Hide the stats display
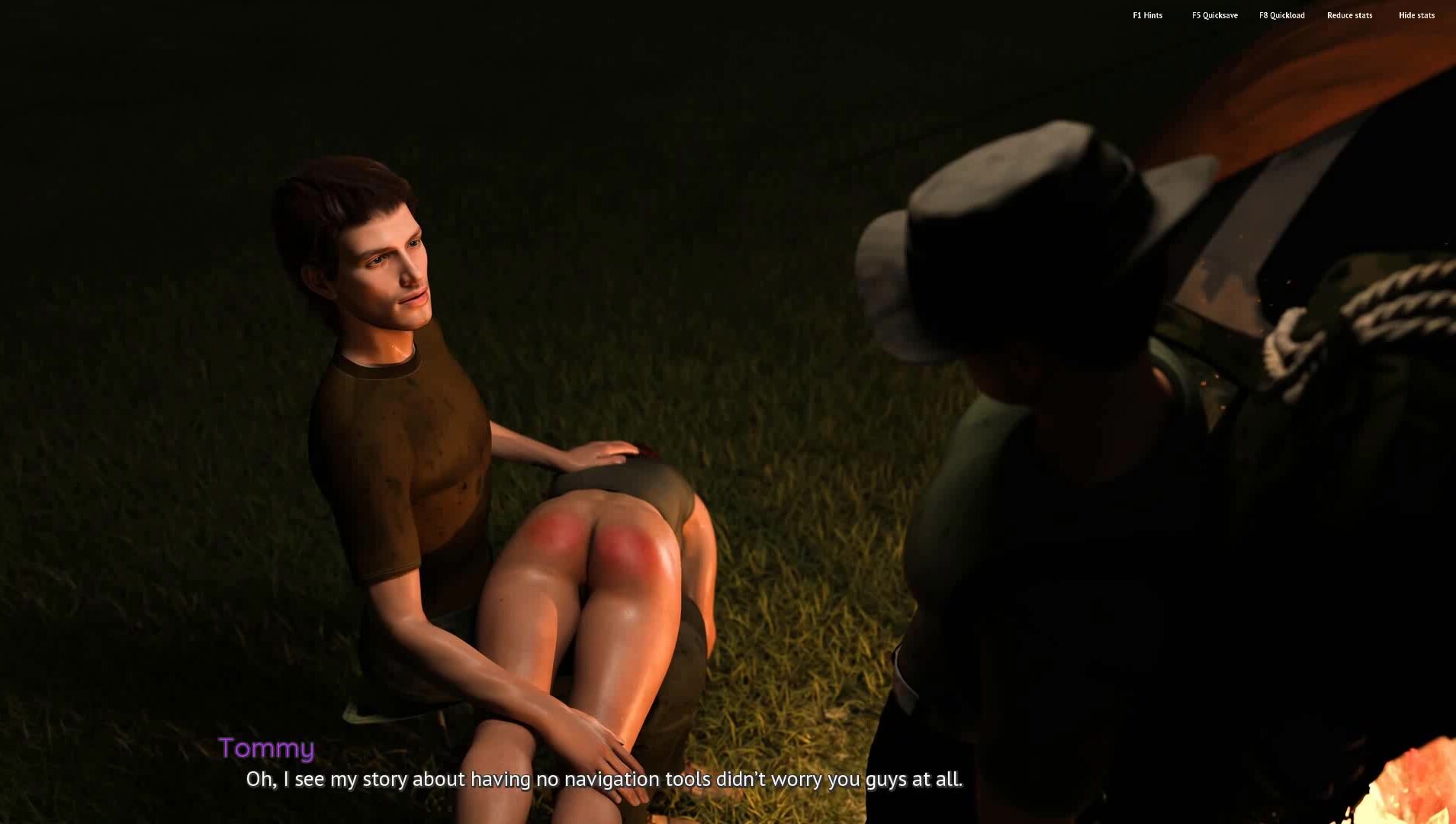The image size is (1456, 824). tap(1416, 15)
